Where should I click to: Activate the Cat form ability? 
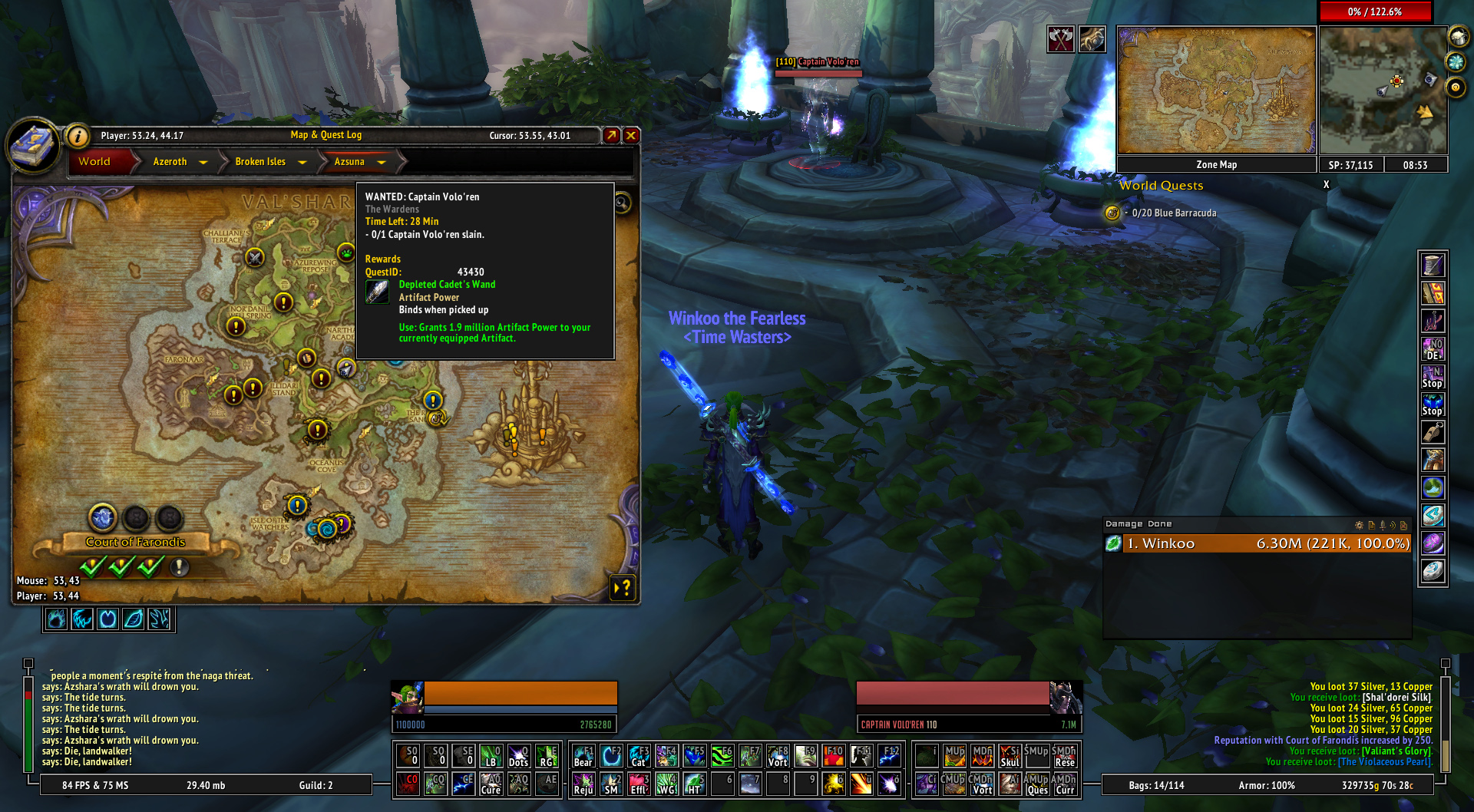[x=639, y=756]
